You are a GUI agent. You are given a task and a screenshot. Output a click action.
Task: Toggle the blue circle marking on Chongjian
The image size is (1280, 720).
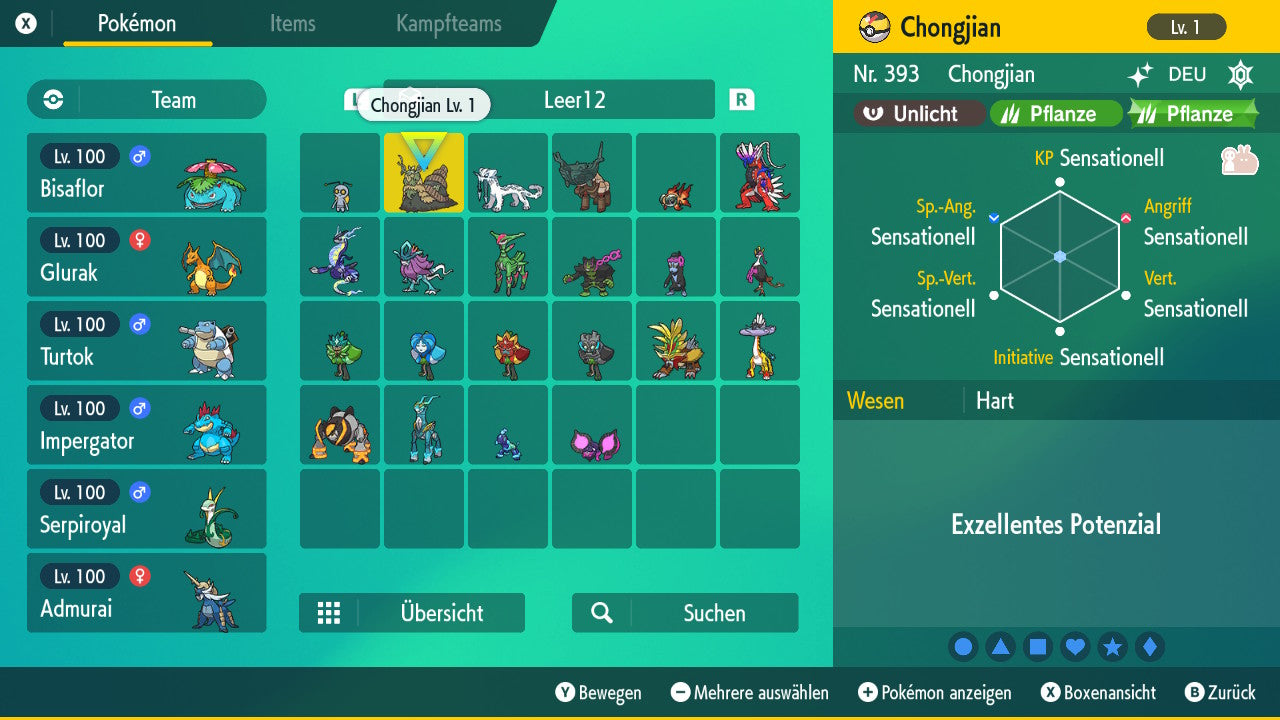(x=963, y=646)
